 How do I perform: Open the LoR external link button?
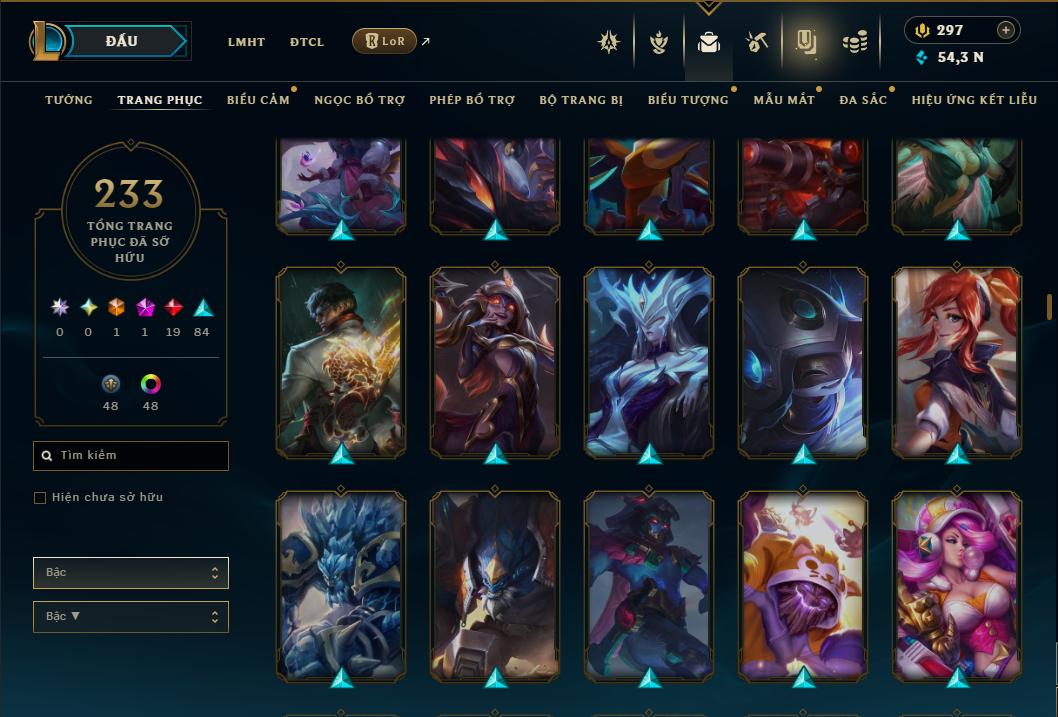tap(385, 41)
